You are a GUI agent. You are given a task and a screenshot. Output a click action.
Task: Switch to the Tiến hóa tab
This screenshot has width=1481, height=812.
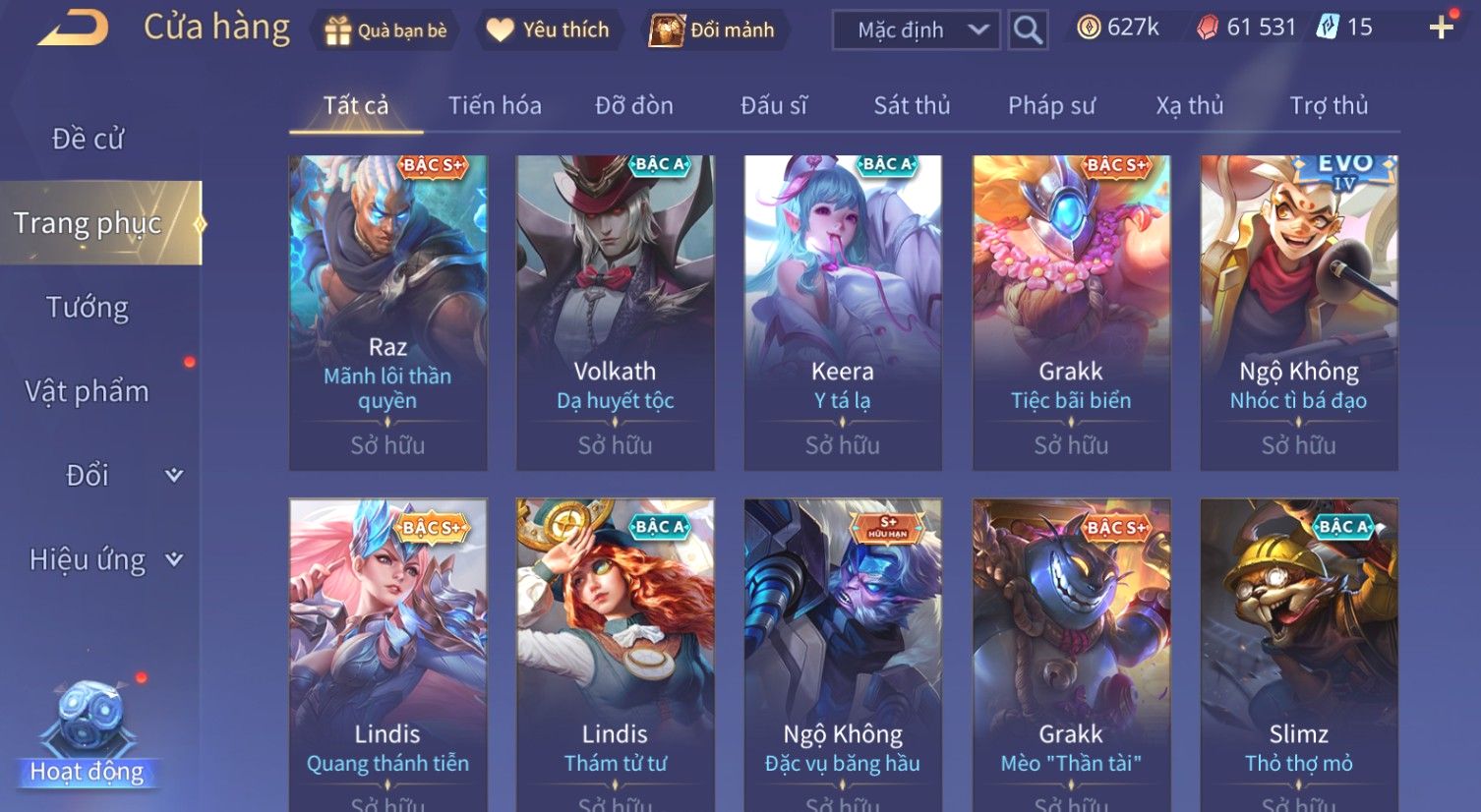pyautogui.click(x=495, y=105)
